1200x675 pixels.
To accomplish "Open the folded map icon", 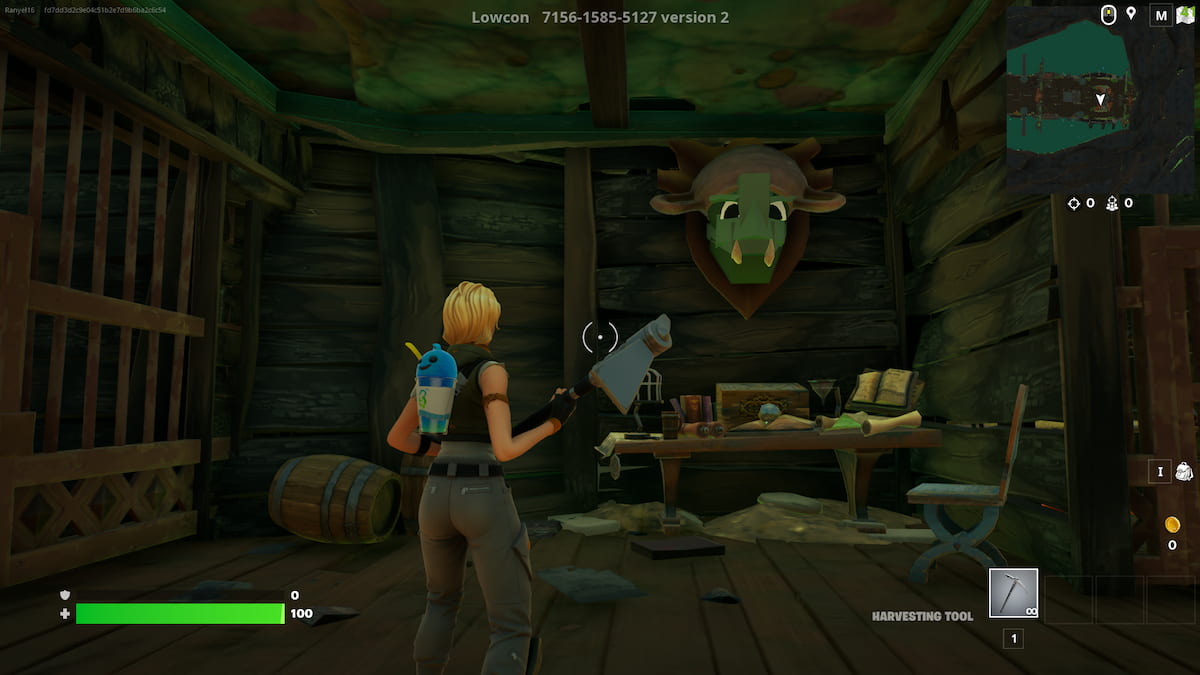I will tap(1183, 15).
